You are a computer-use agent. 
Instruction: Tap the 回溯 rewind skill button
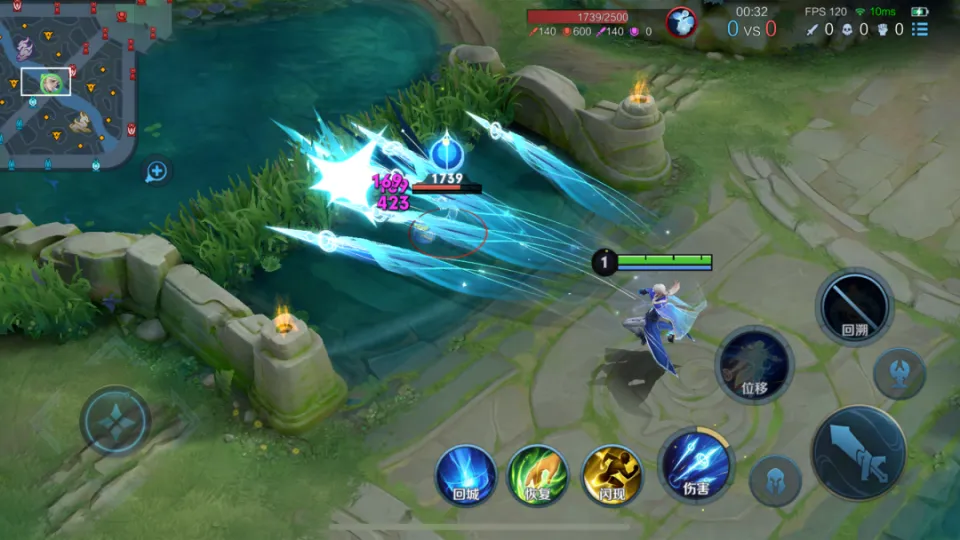pos(854,306)
